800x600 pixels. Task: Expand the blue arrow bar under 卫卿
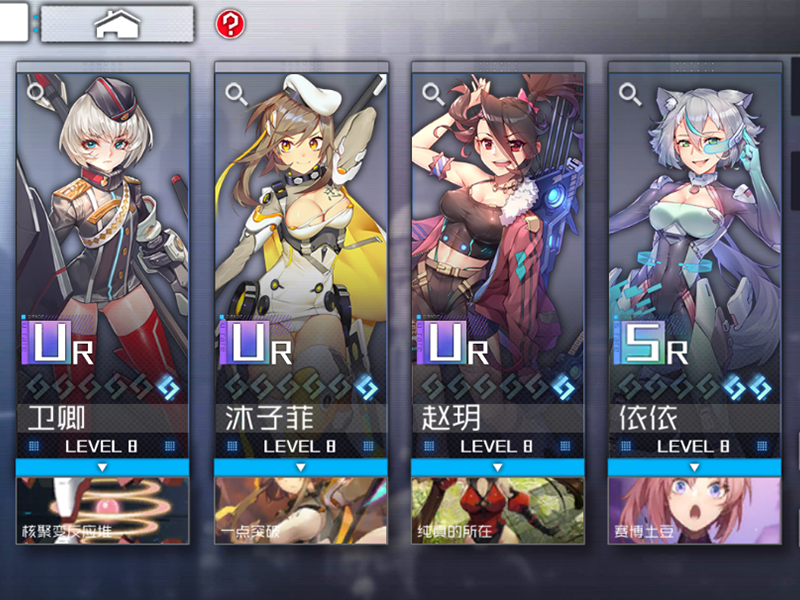pos(102,467)
